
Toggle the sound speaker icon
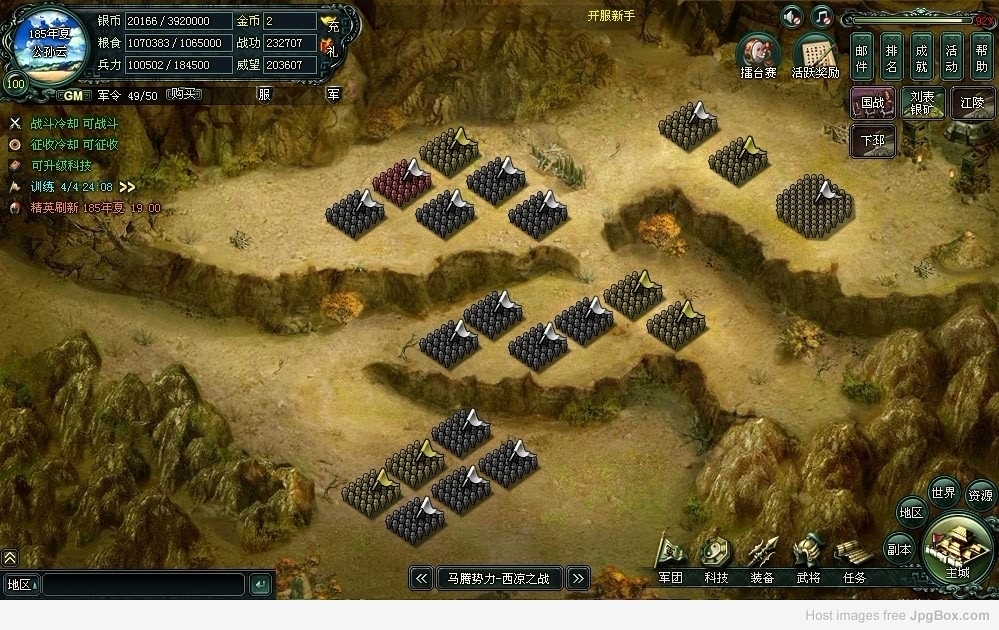(x=792, y=17)
